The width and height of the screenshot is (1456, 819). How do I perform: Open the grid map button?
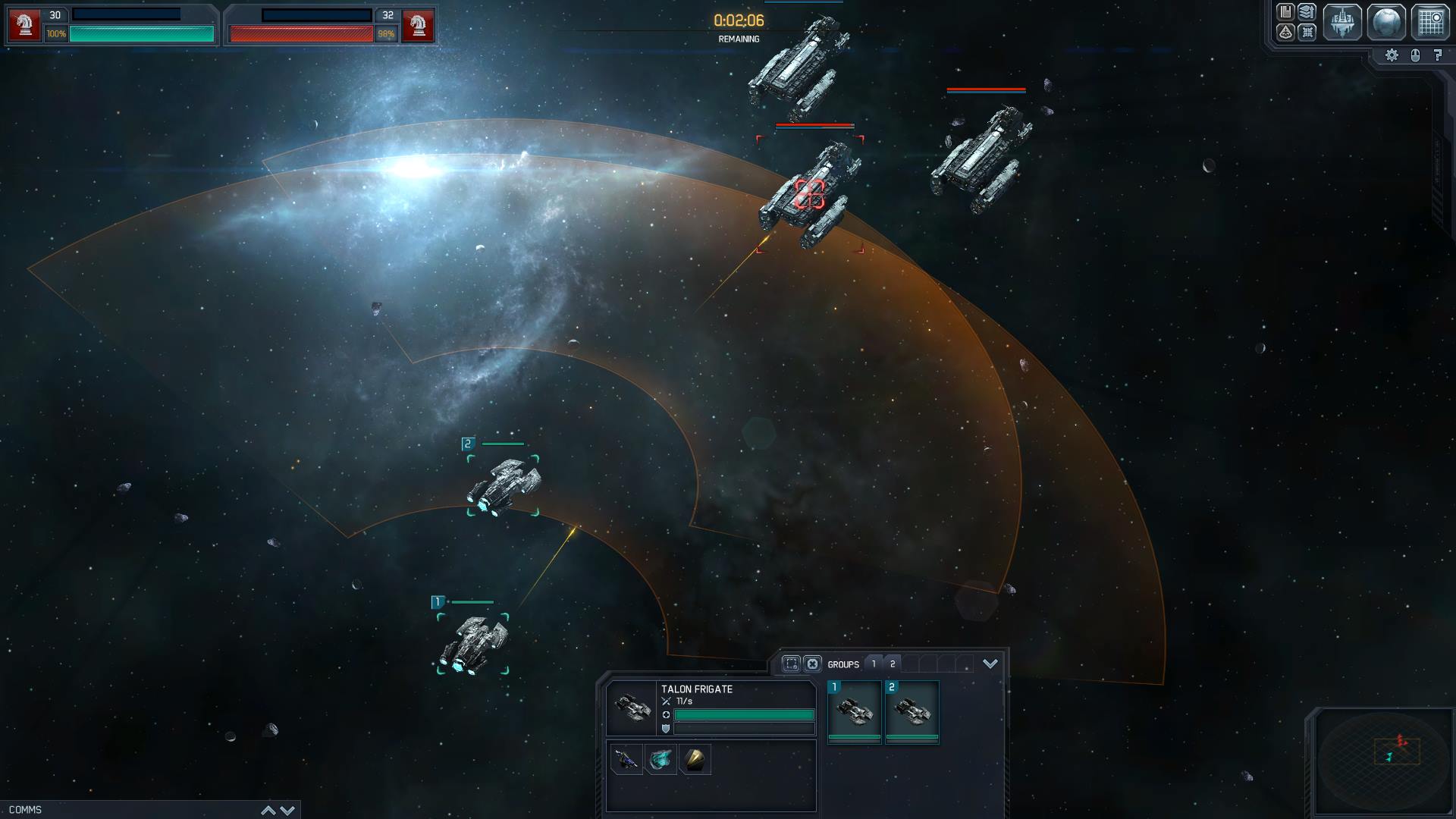point(1430,21)
